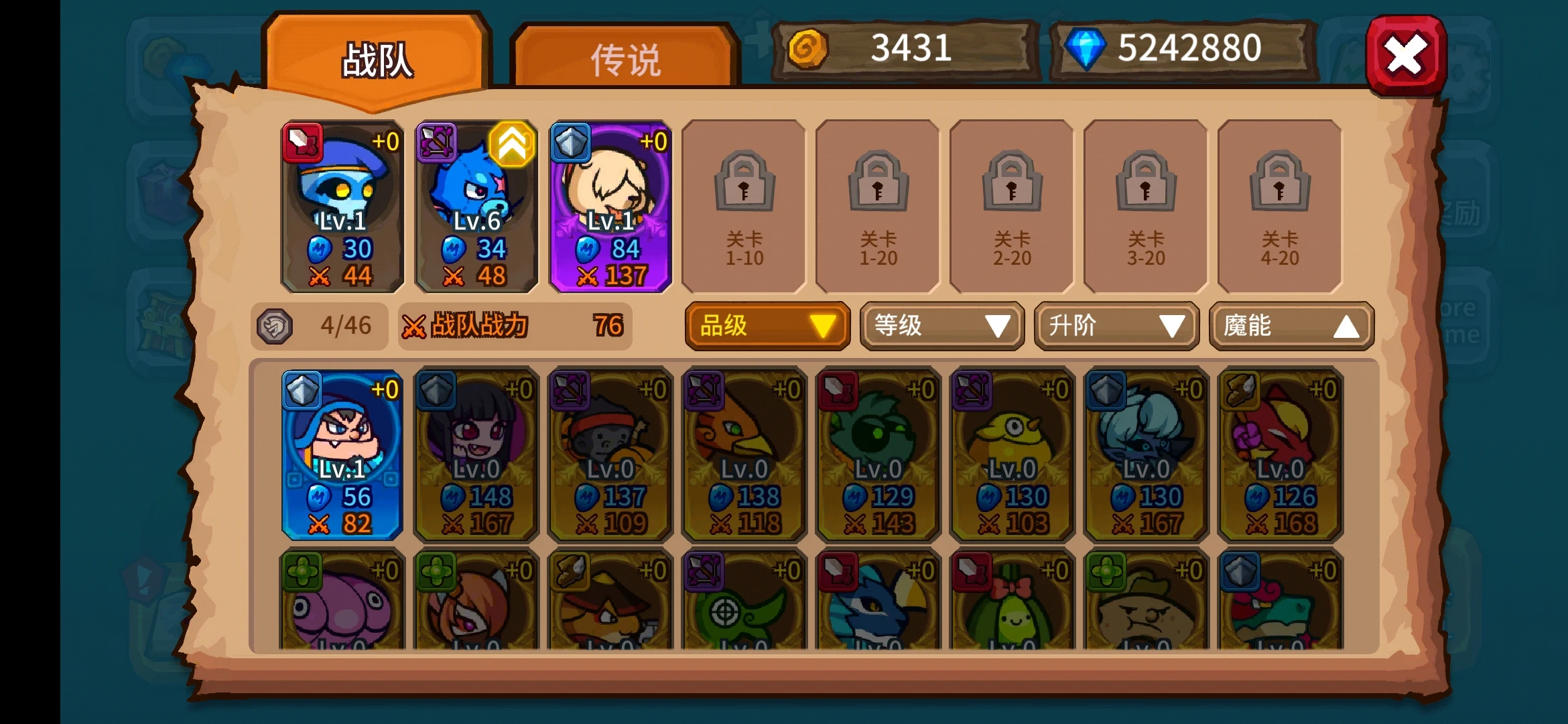Choose the orange eagle hero card
The height and width of the screenshot is (724, 1568).
[744, 455]
